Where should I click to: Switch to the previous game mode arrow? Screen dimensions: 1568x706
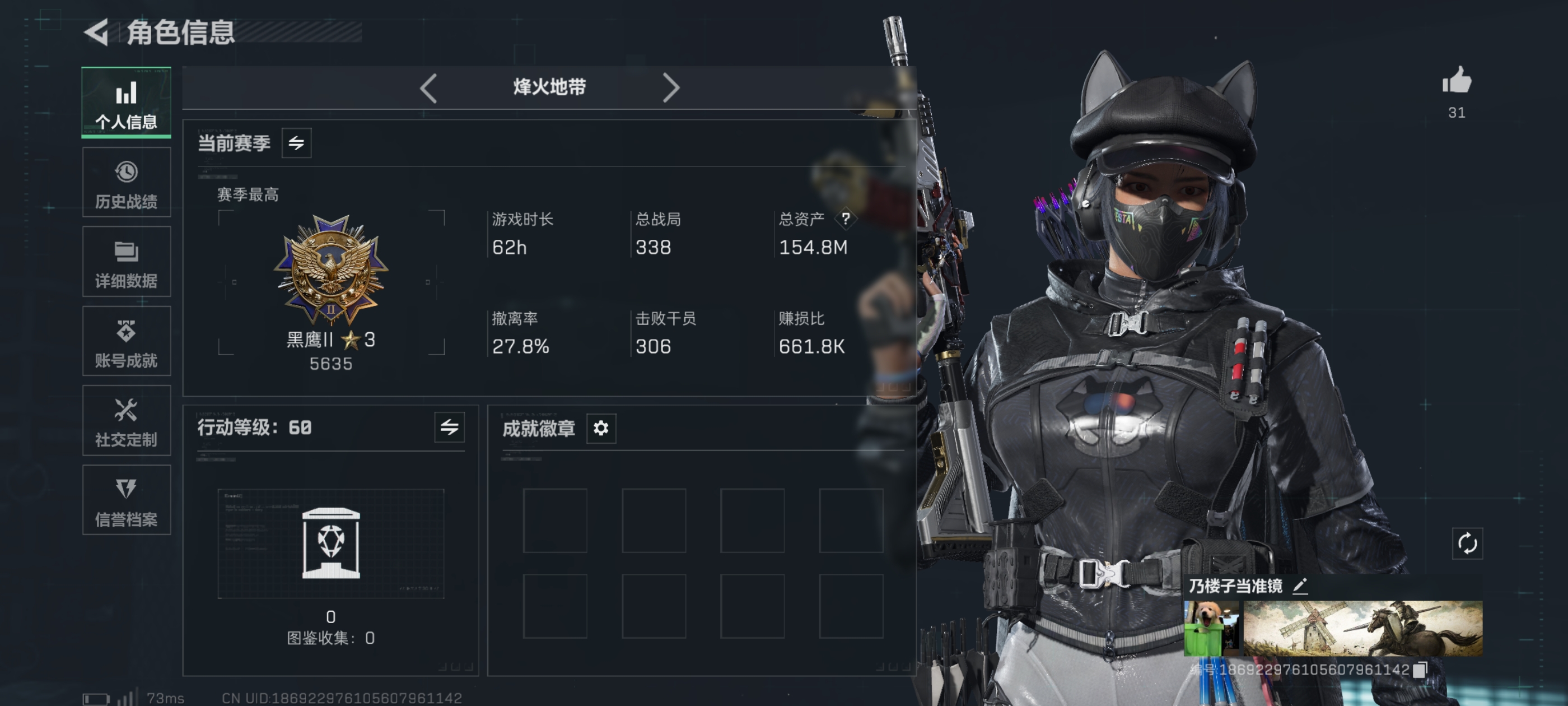pos(428,88)
